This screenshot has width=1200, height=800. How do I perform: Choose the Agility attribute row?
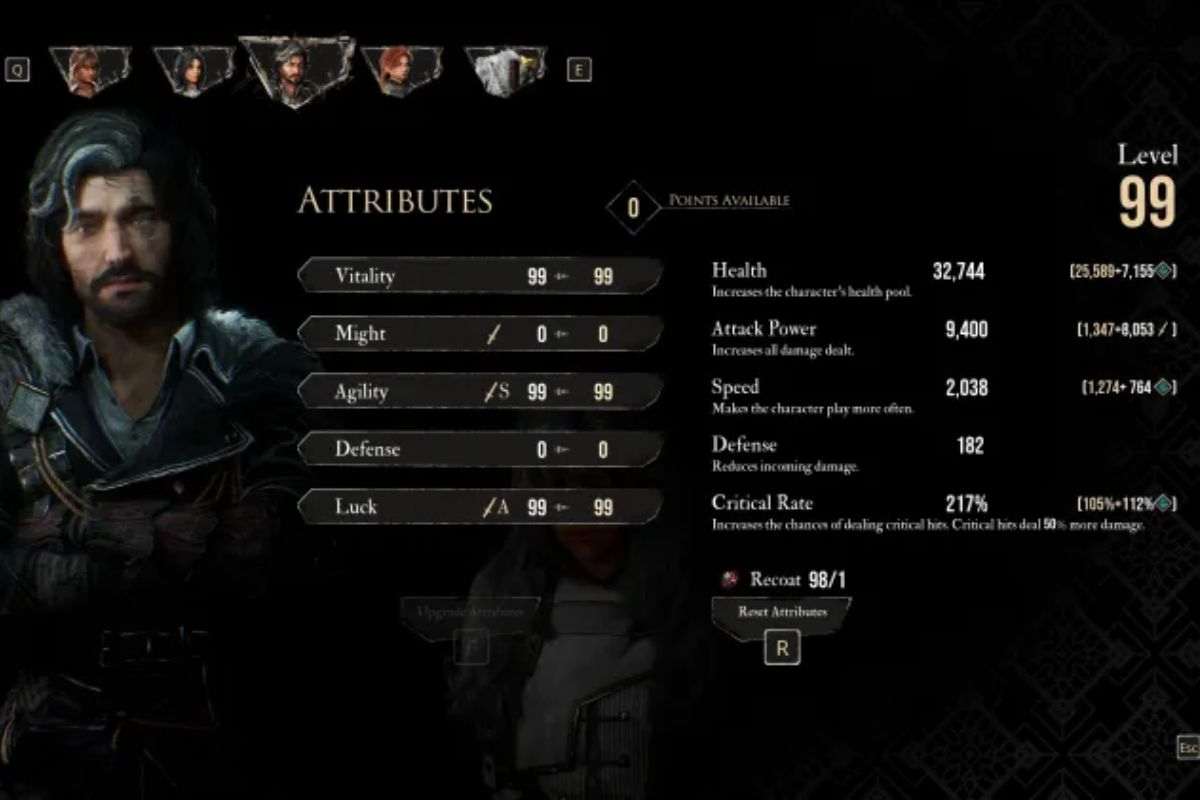(480, 392)
